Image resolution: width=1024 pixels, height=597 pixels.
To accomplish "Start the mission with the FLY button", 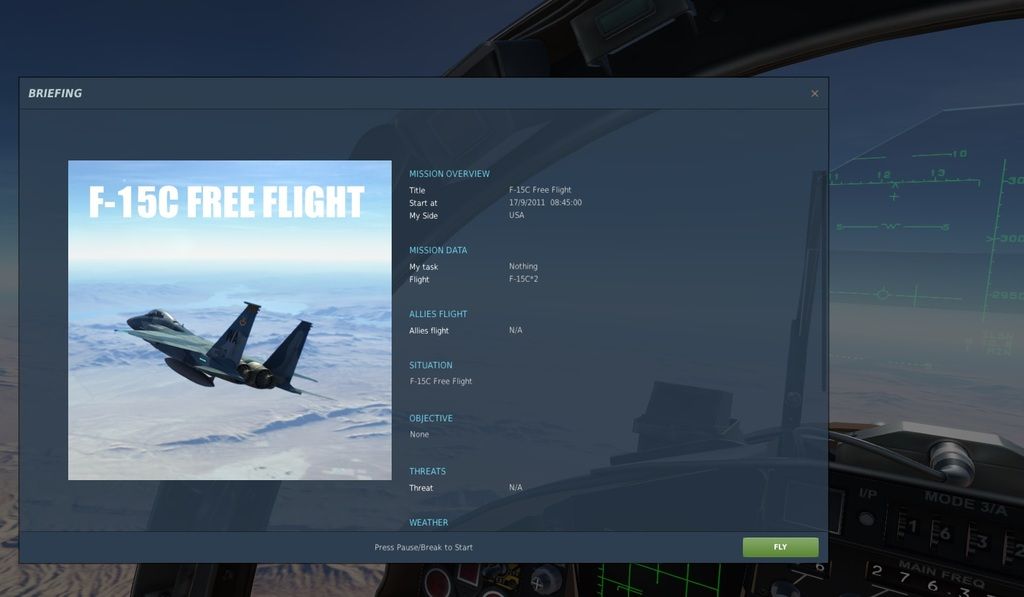I will (x=780, y=547).
